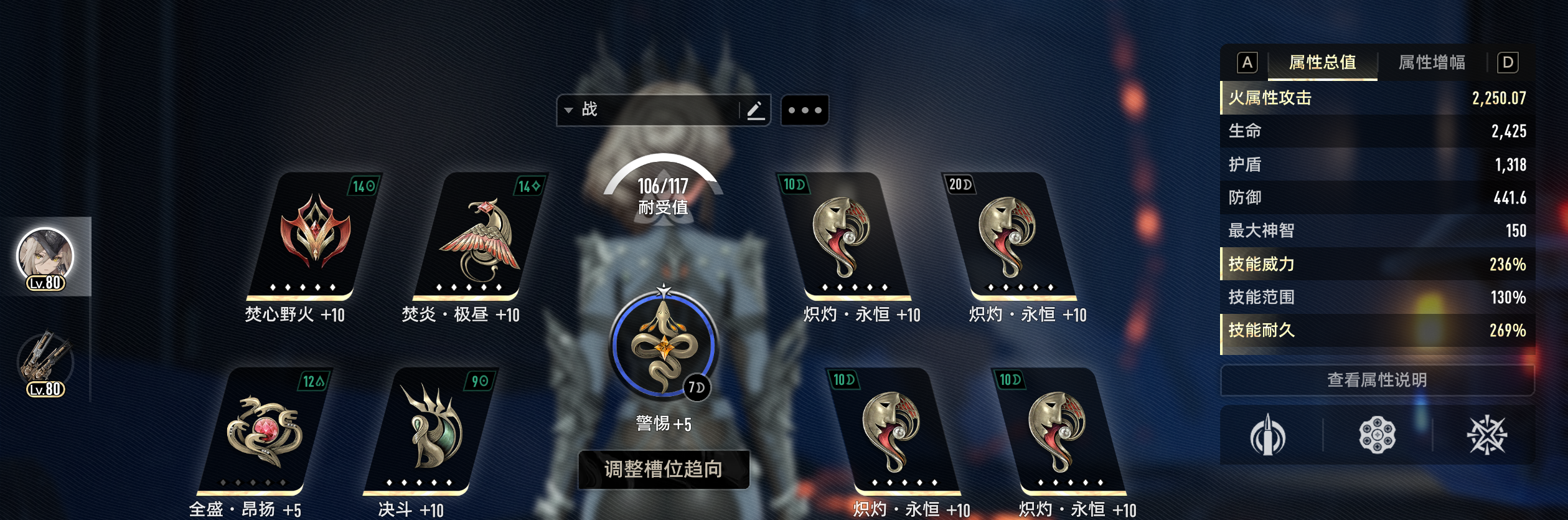Switch to the 属性增幅 tab

(x=1433, y=62)
